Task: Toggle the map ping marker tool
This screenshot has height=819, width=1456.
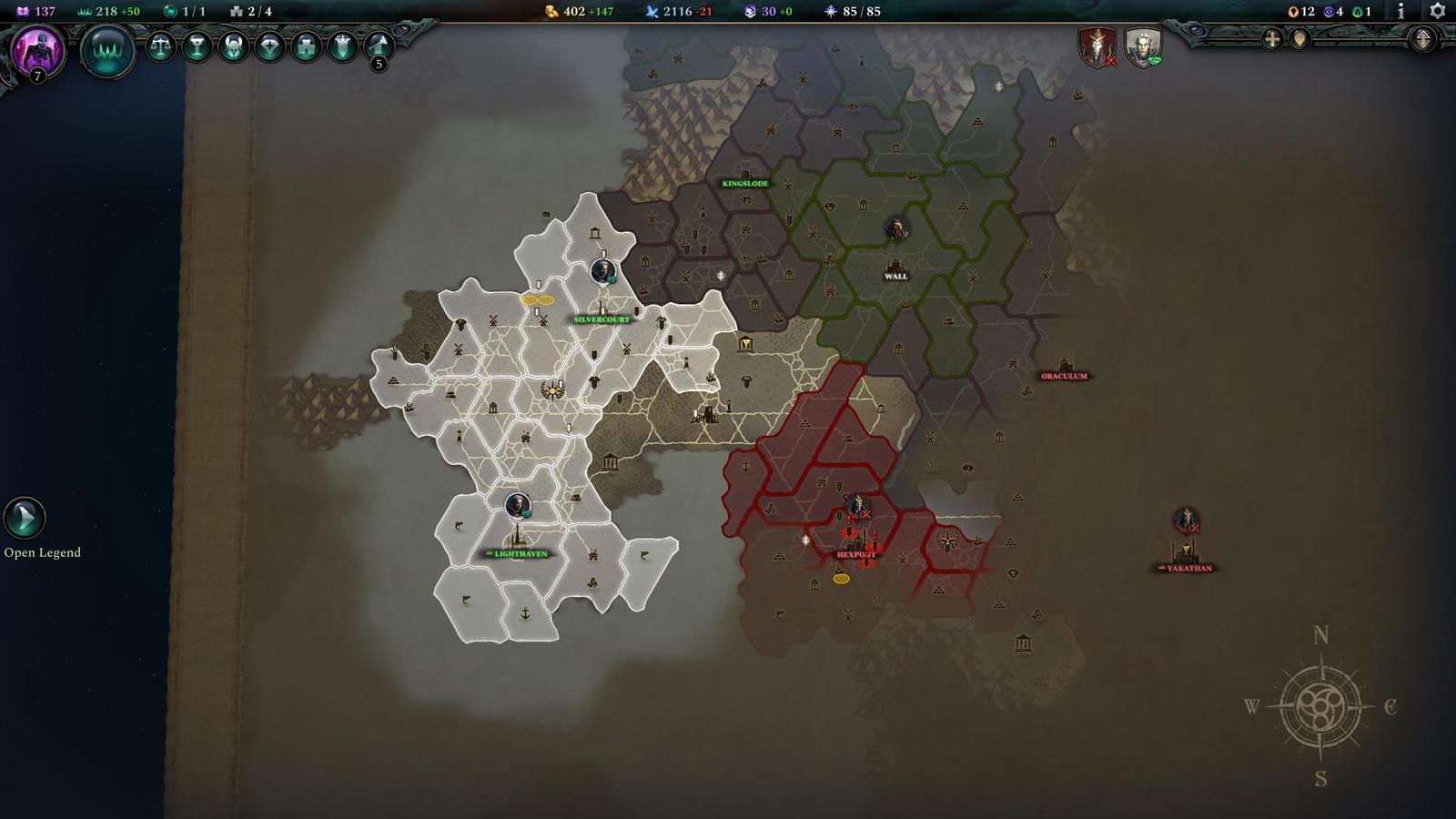Action: (1299, 39)
